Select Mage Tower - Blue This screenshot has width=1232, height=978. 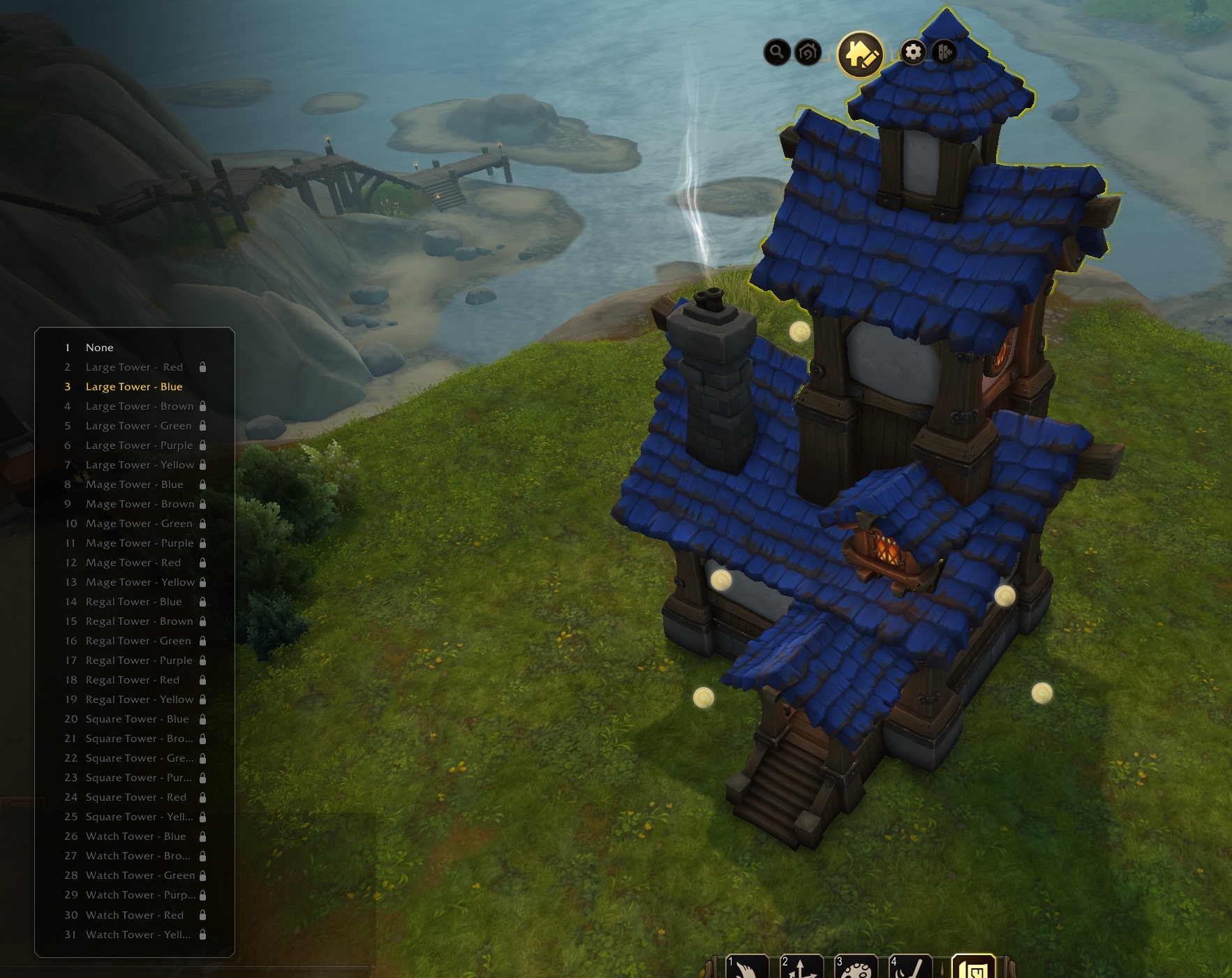(x=134, y=484)
